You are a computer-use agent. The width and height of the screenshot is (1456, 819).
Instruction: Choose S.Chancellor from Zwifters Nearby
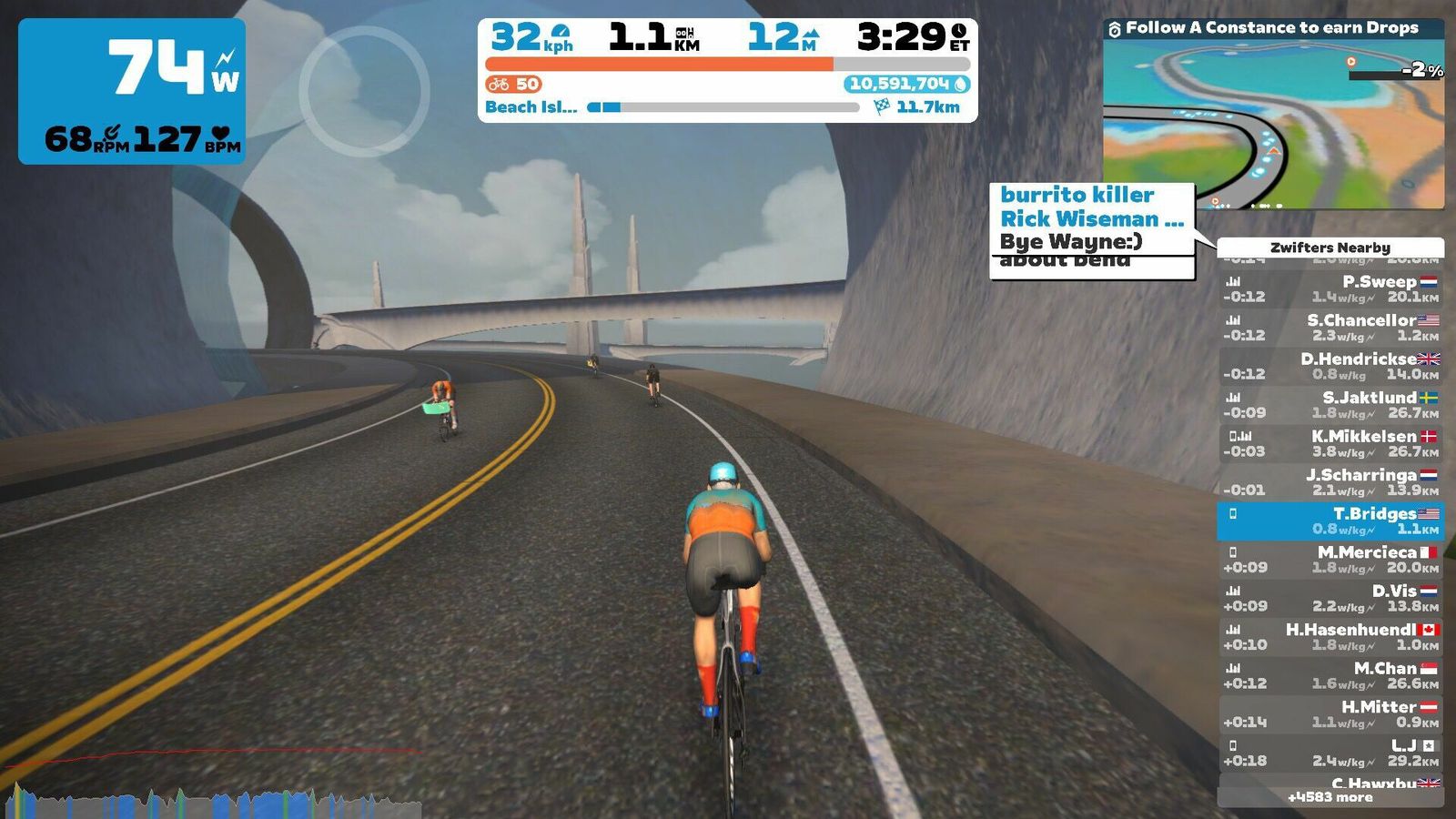click(1330, 328)
